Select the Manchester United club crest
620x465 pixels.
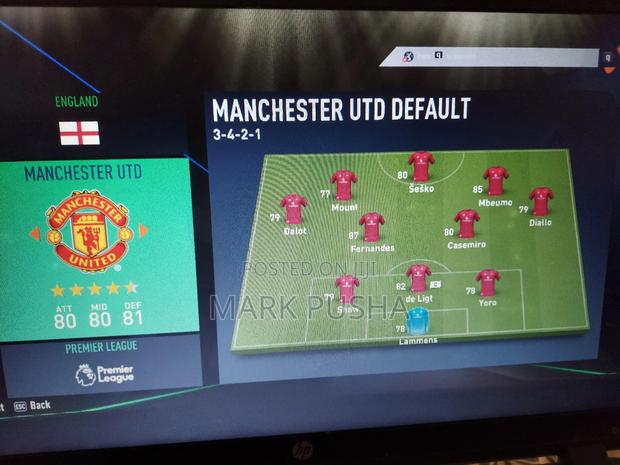pos(88,232)
